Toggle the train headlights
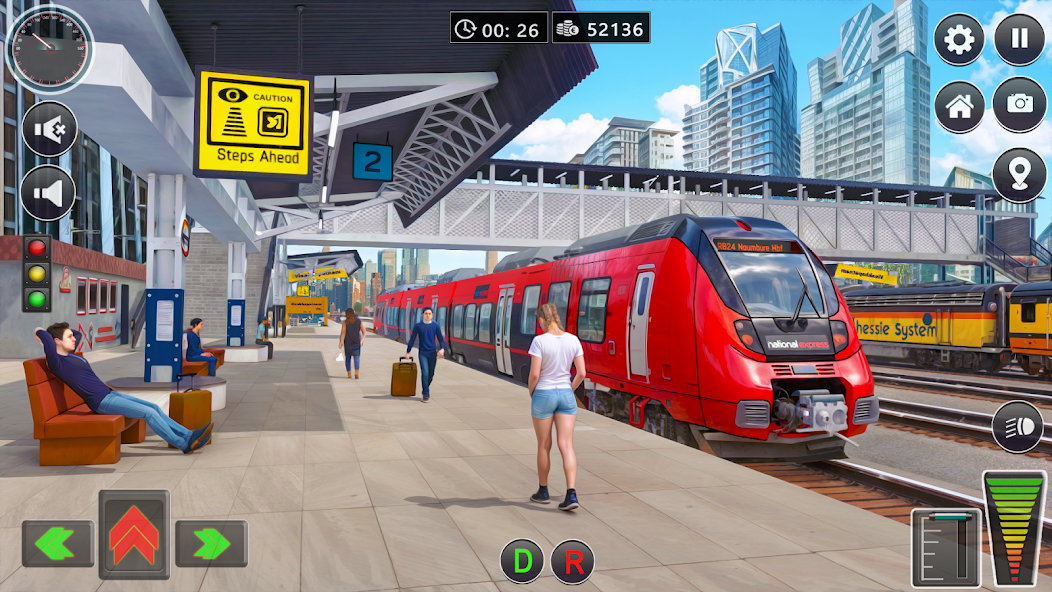The height and width of the screenshot is (592, 1052). (1017, 426)
